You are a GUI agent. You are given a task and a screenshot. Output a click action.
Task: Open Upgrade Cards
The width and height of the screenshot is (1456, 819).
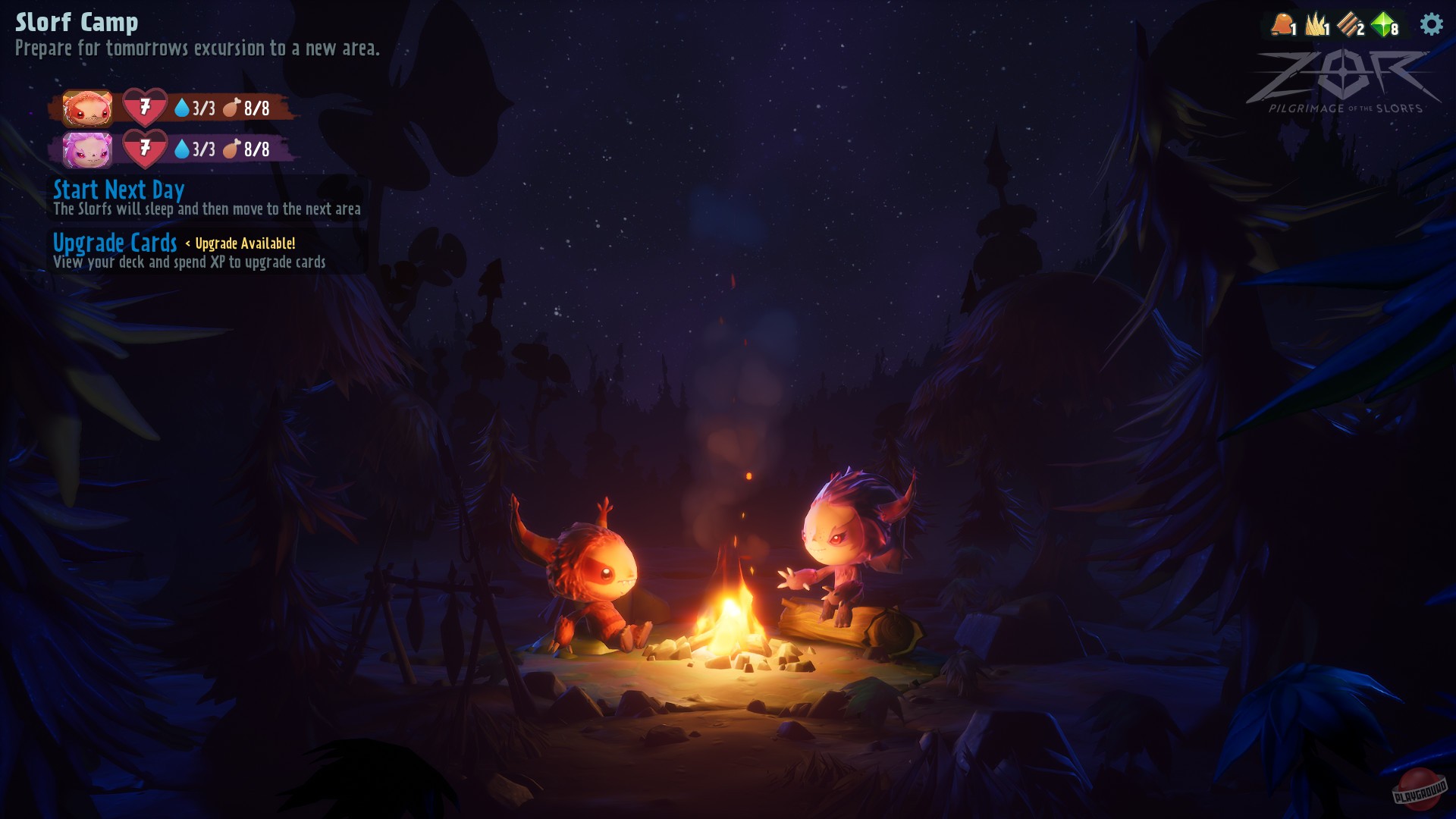coord(116,244)
